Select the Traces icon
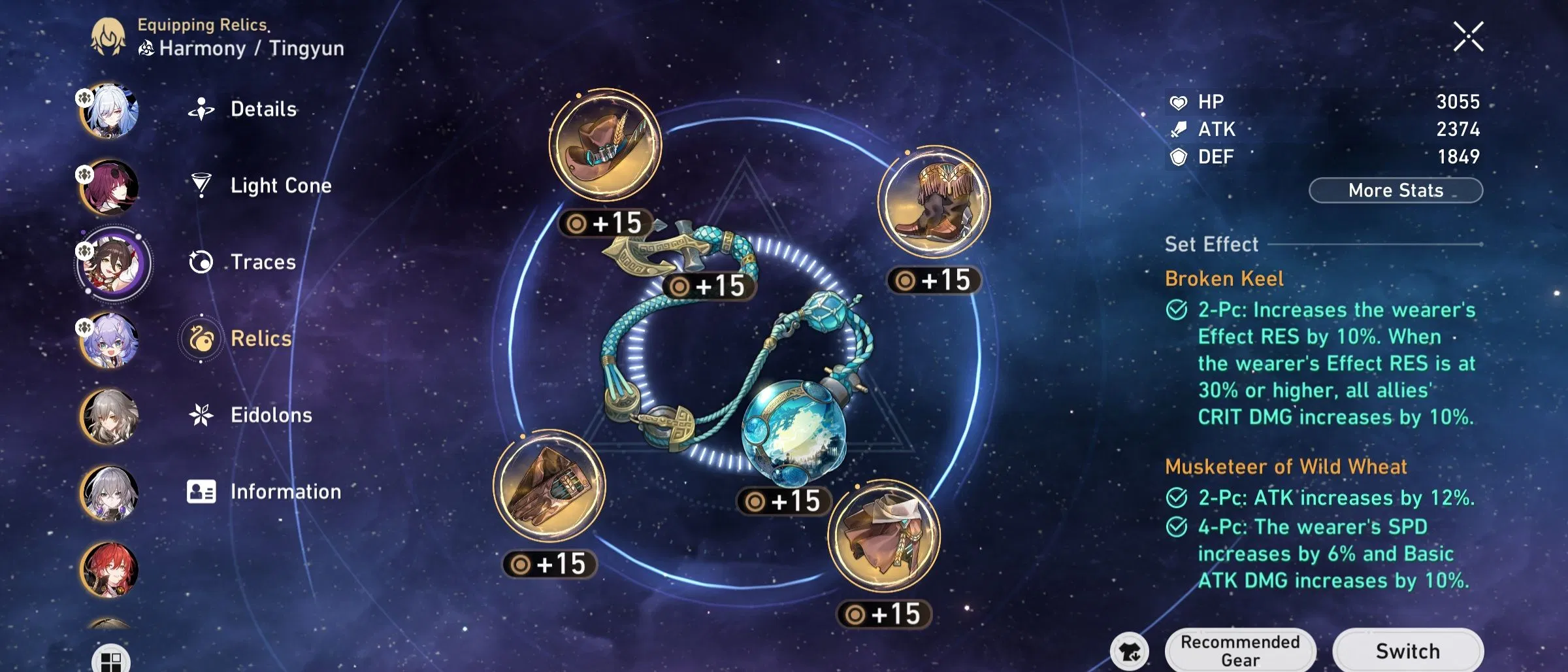 point(203,261)
